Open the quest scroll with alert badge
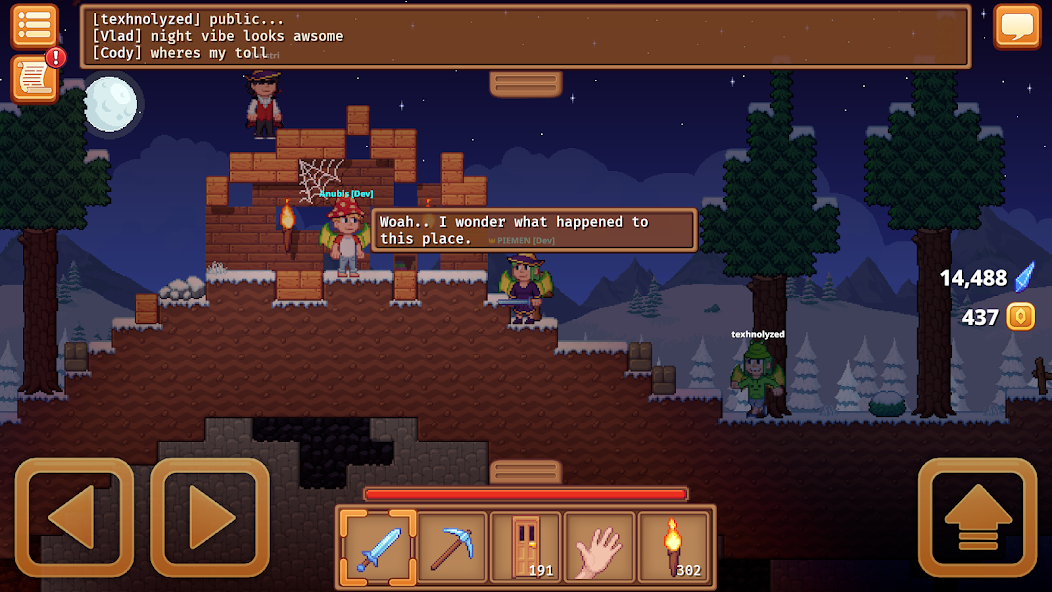 34,78
